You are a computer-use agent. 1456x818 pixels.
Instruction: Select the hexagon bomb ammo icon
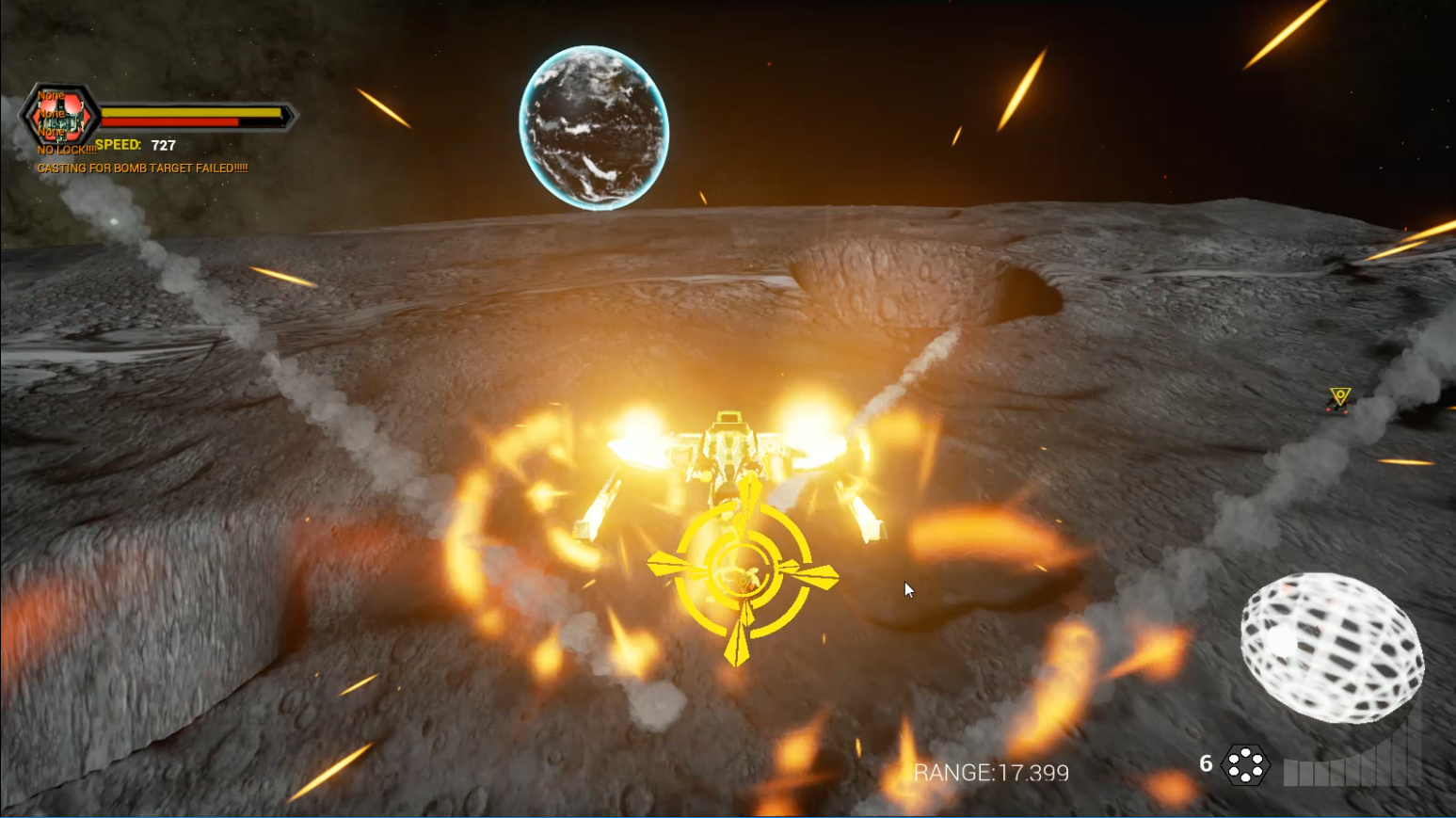(1246, 766)
